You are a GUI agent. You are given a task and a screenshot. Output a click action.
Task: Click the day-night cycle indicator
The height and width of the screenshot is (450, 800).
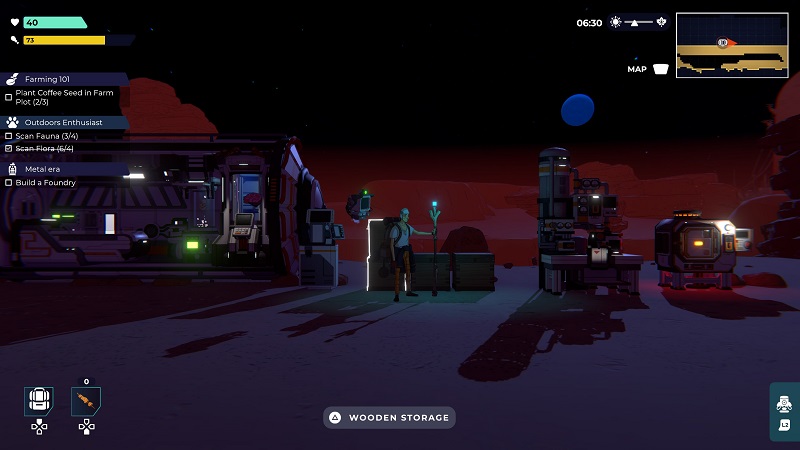638,22
